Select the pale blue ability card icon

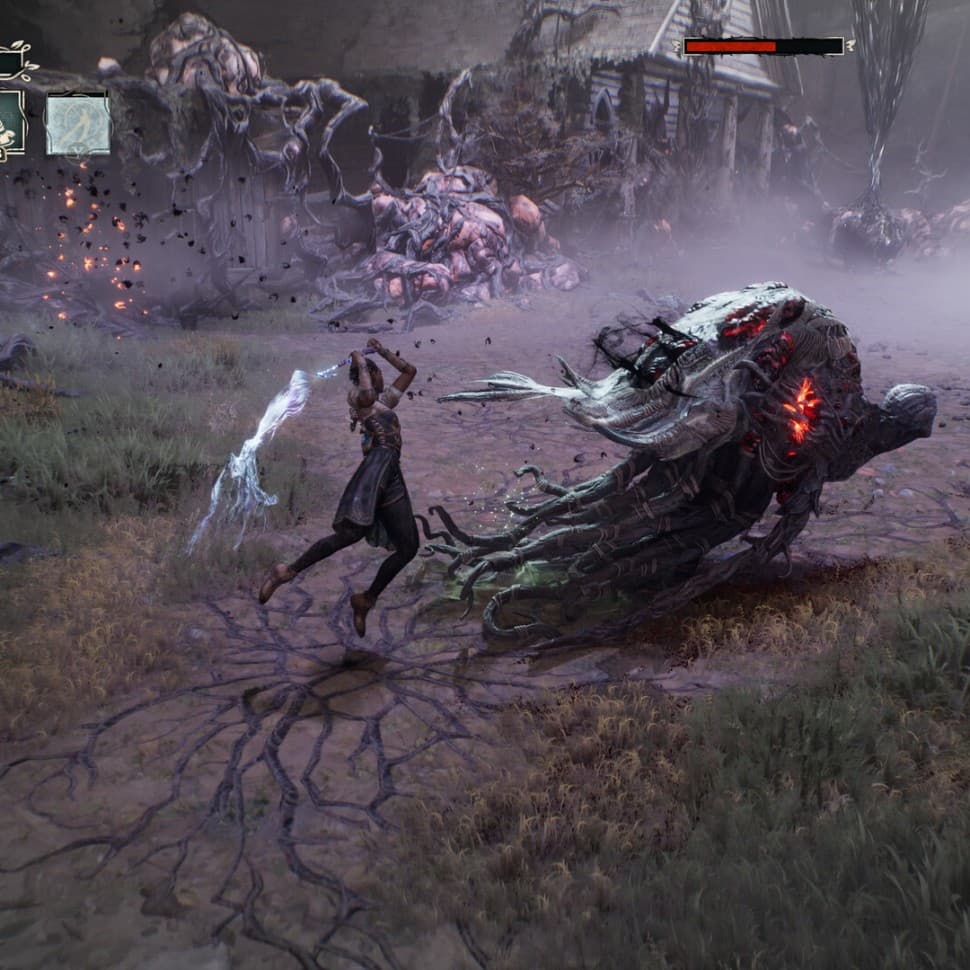[x=78, y=124]
